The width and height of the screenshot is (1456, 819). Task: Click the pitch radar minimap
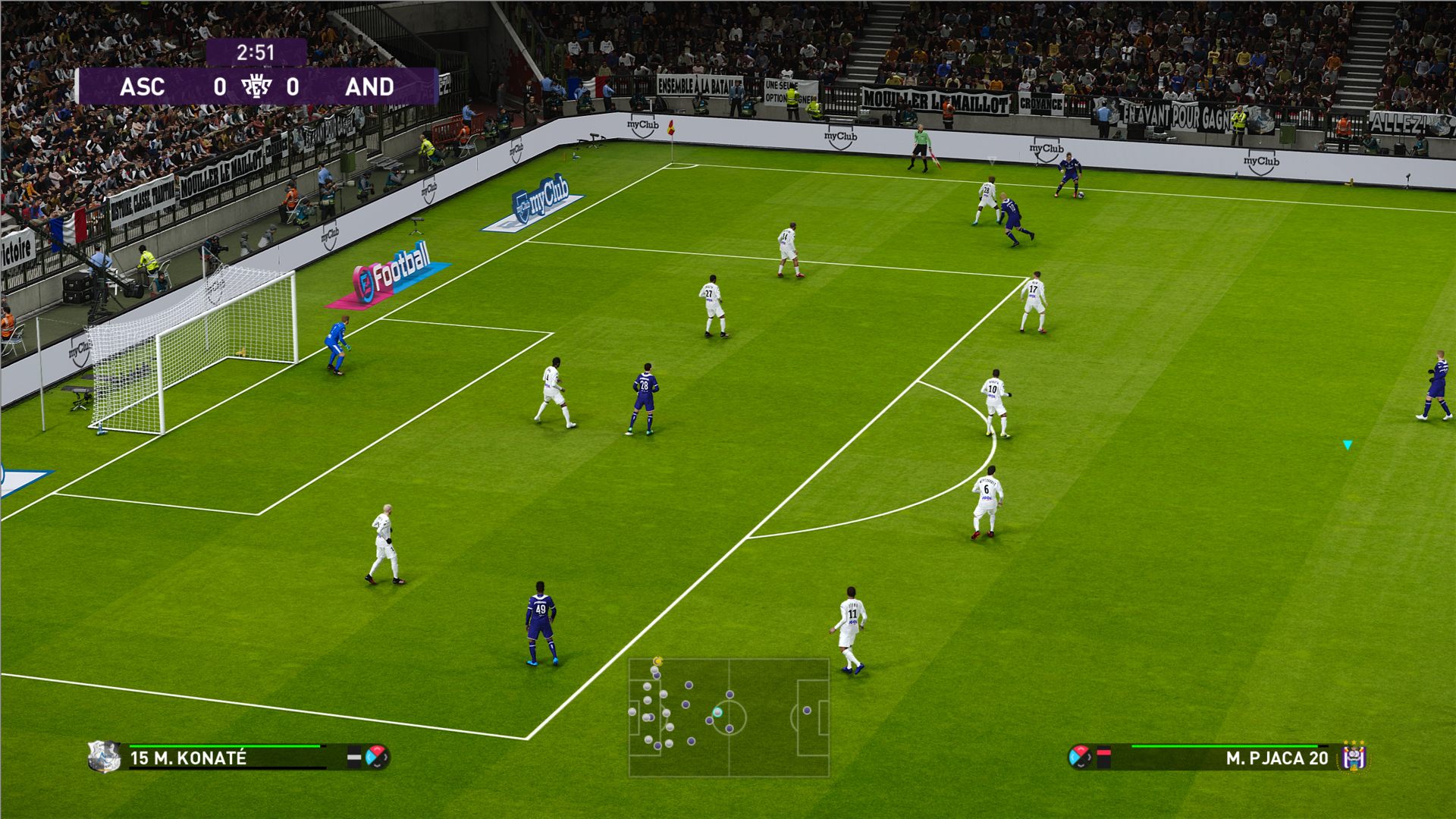[729, 717]
